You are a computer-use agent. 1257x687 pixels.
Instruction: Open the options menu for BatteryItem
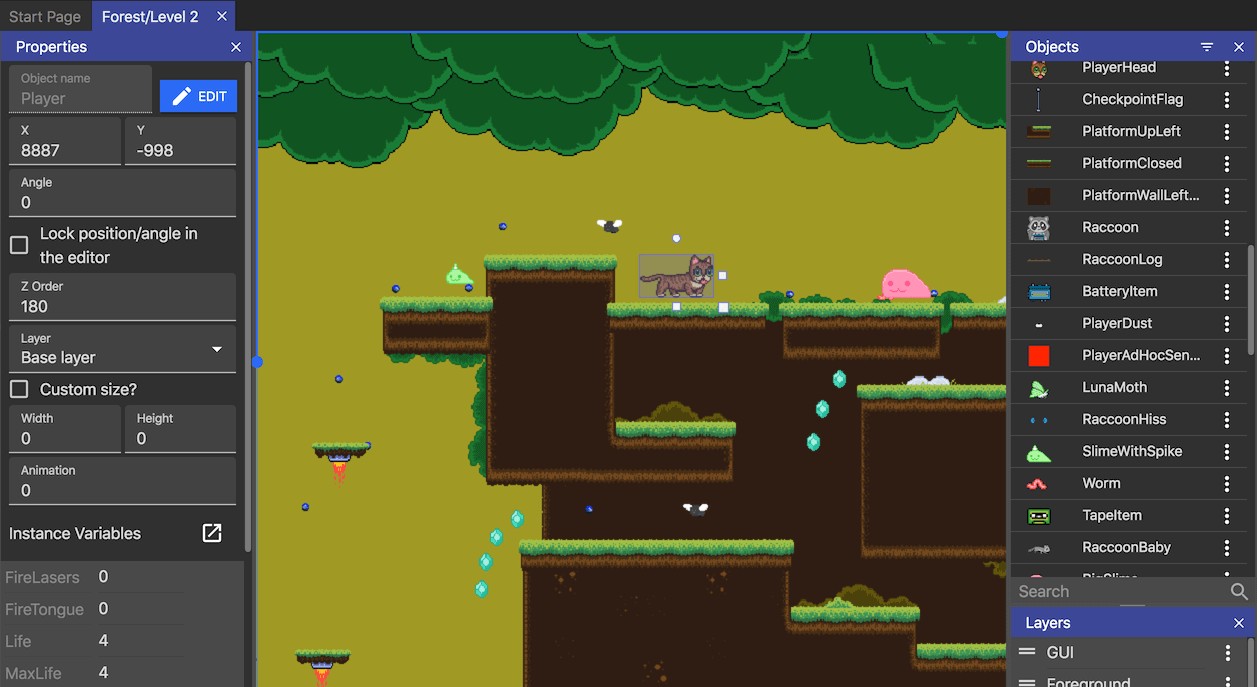tap(1227, 291)
